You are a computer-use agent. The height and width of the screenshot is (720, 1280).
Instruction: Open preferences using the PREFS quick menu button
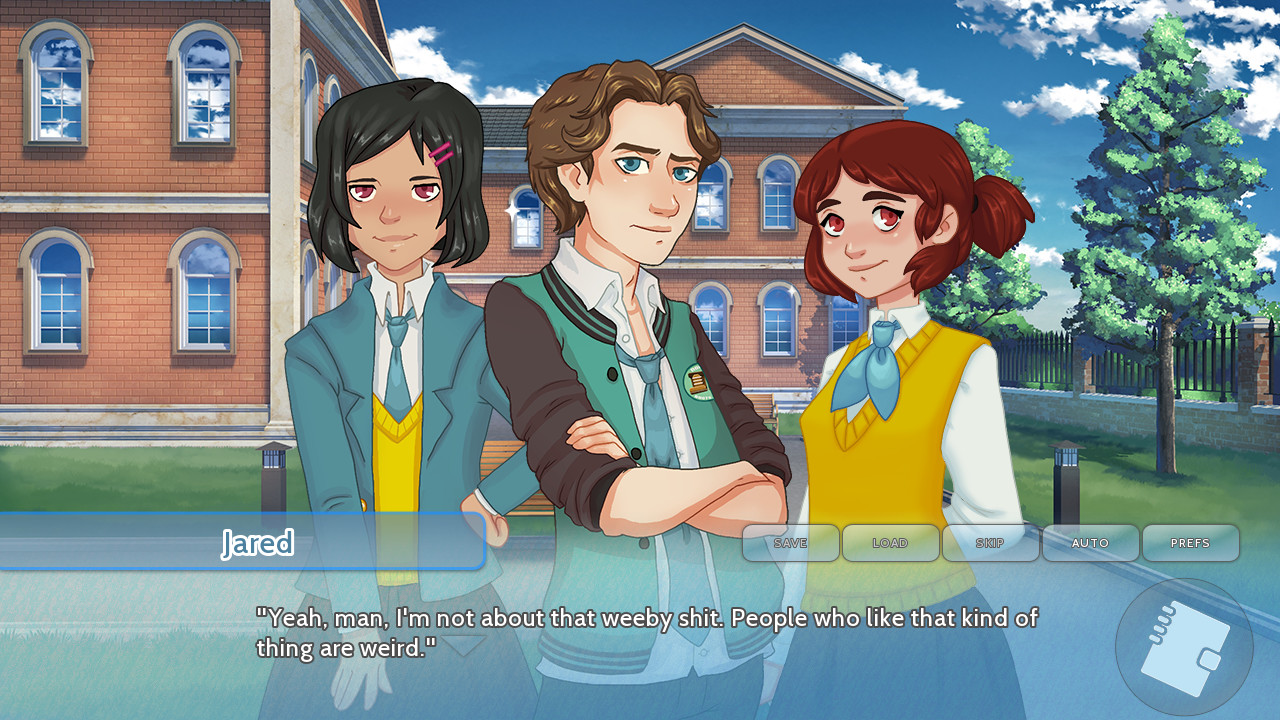[1190, 543]
